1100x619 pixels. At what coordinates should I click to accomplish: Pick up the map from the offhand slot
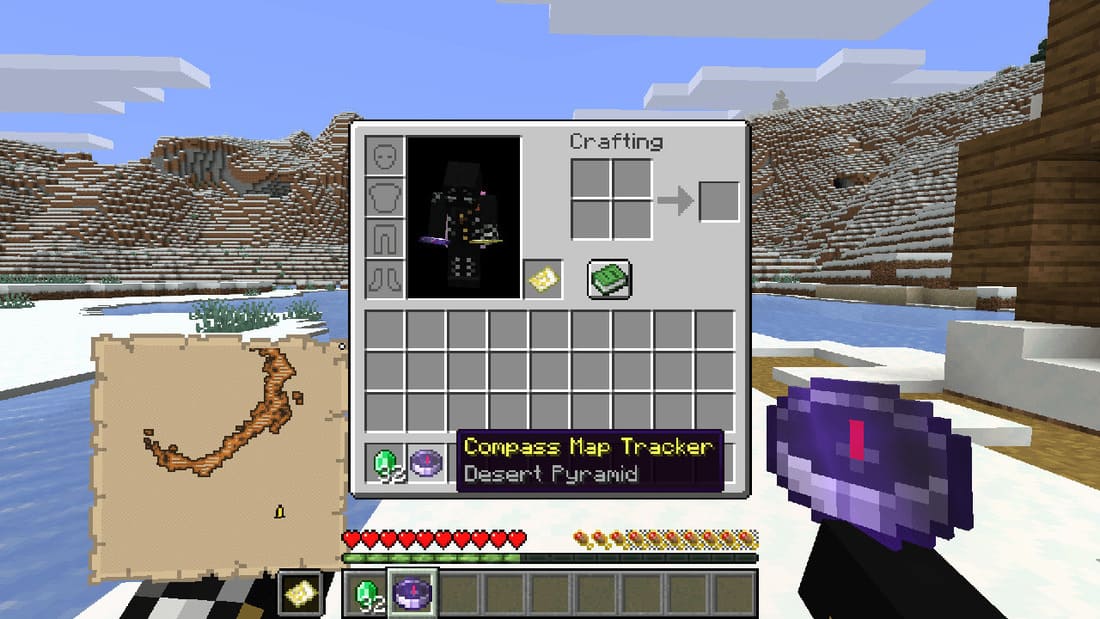click(543, 278)
